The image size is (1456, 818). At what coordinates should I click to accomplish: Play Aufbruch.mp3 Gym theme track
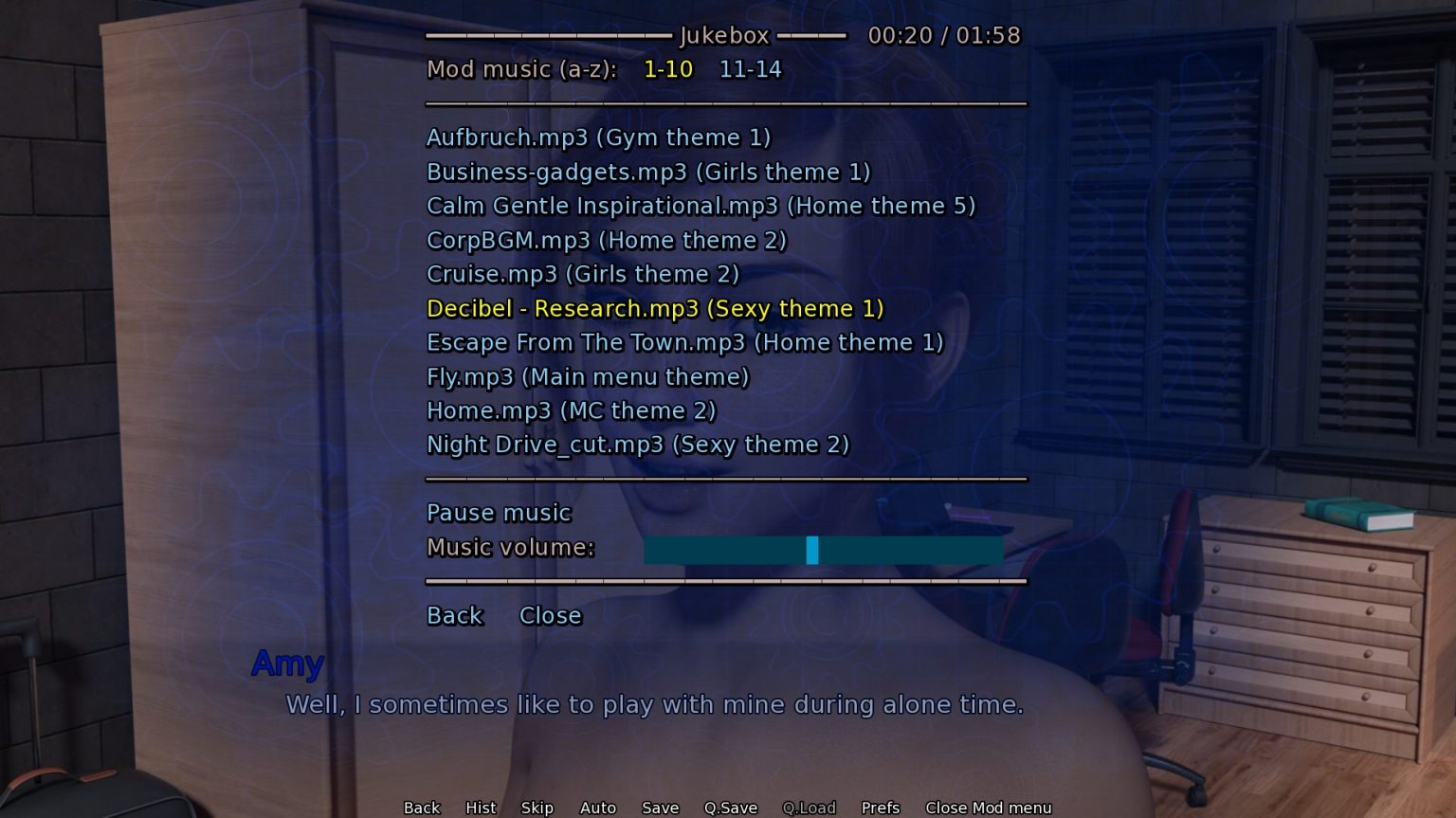pyautogui.click(x=598, y=137)
